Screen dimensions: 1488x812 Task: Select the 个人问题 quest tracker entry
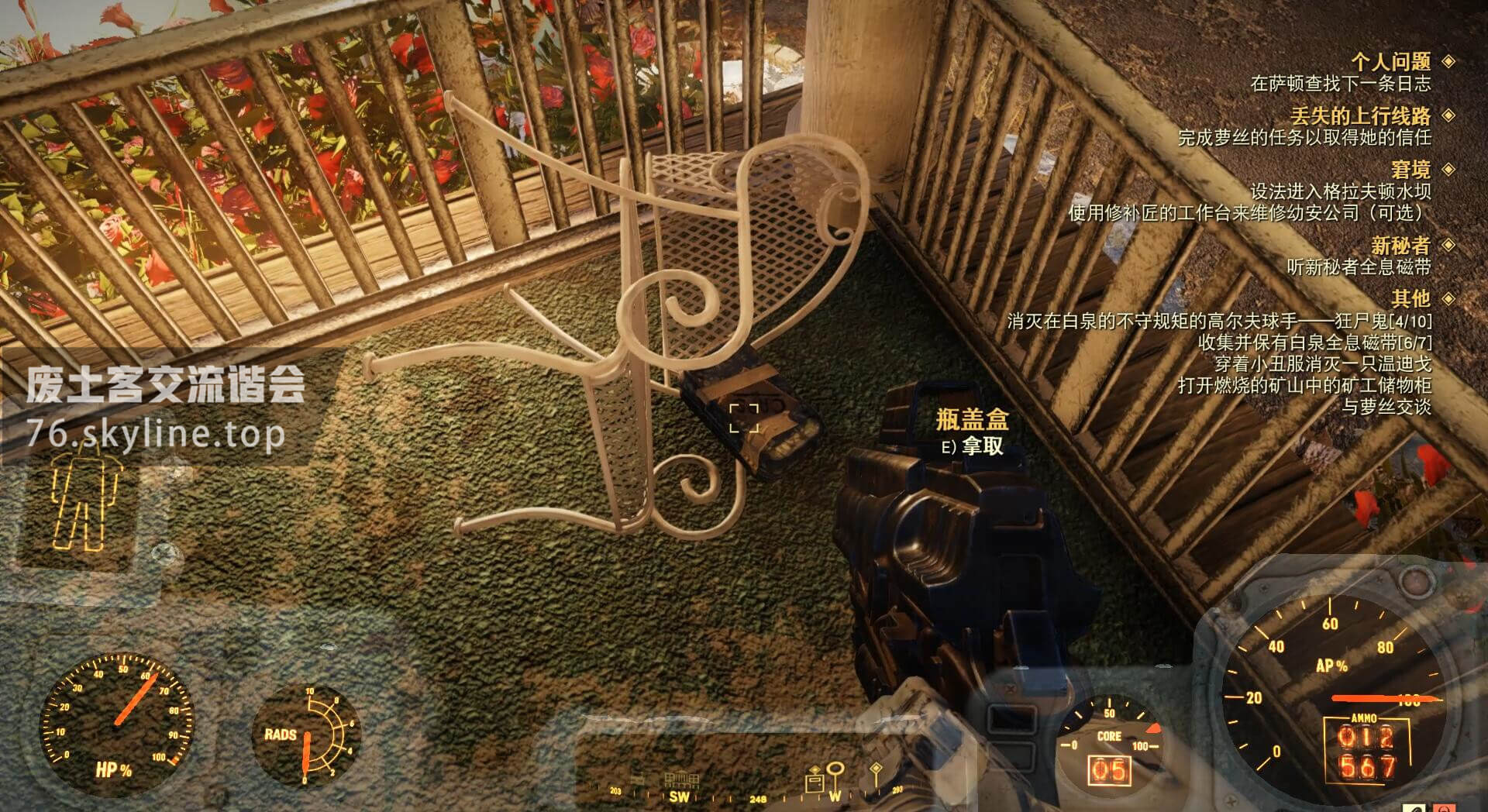click(1390, 62)
